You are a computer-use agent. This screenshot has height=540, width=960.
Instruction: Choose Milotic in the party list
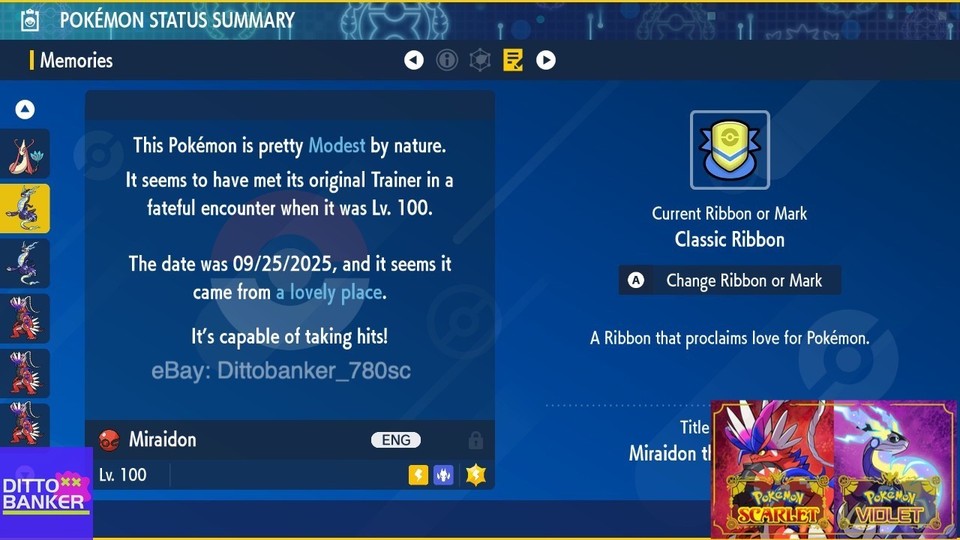25,154
